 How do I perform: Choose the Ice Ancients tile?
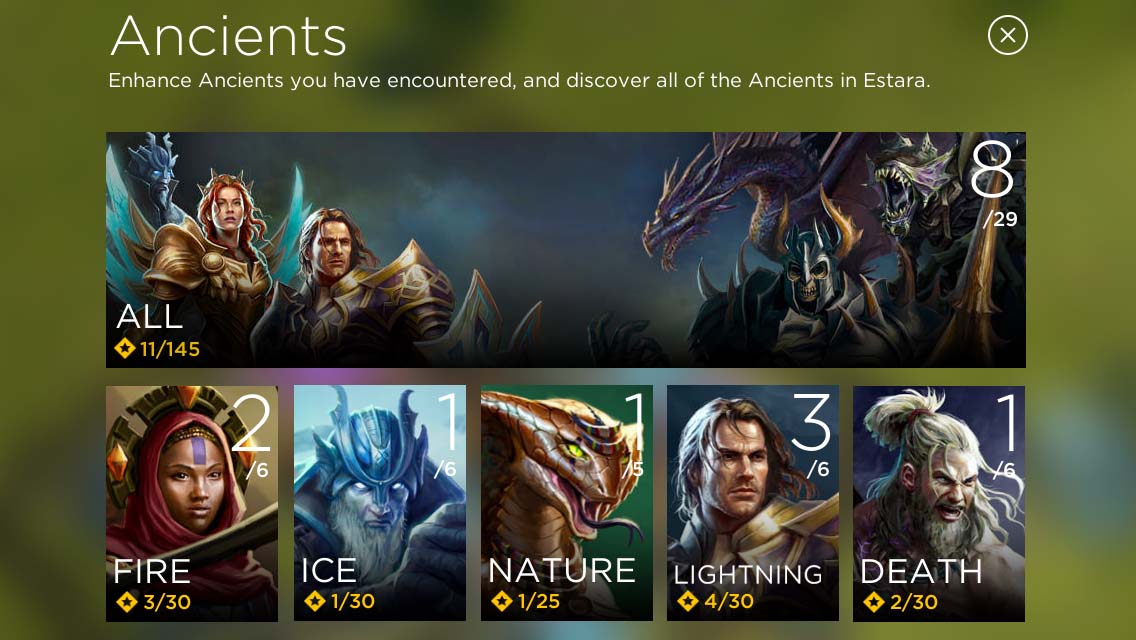379,503
